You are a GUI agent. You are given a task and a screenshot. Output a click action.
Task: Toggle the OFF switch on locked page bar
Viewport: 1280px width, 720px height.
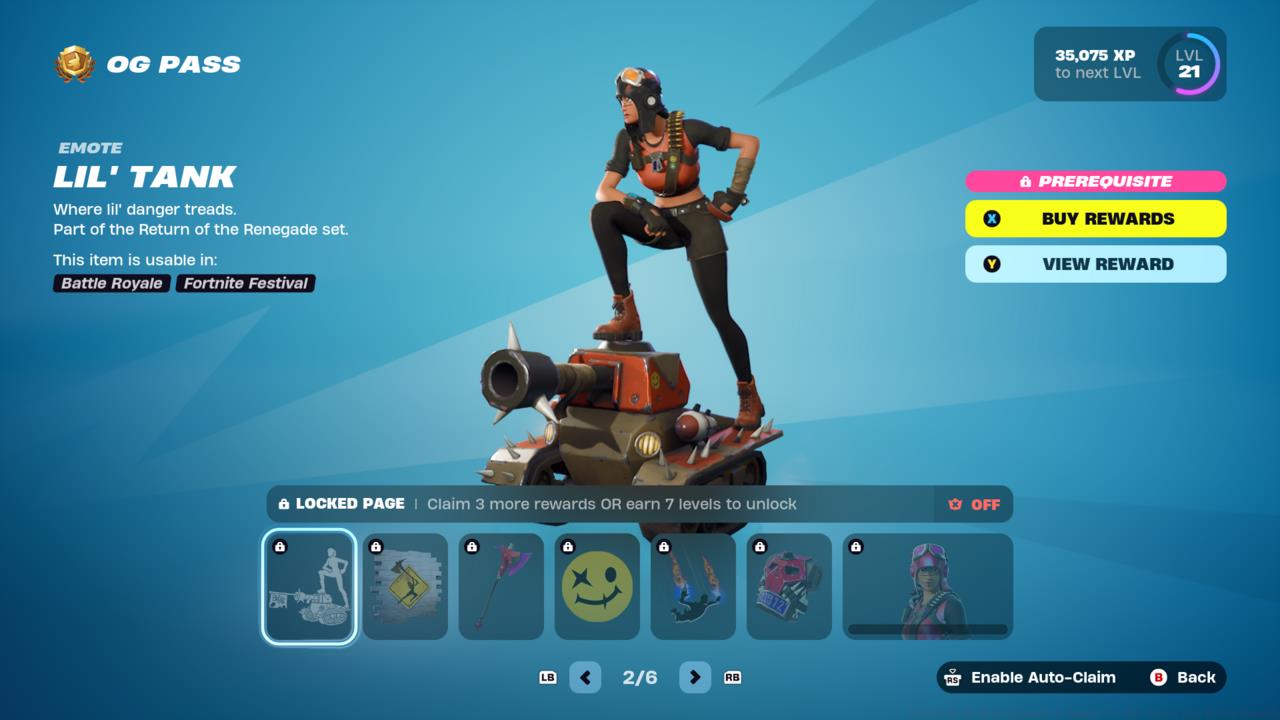coord(974,504)
